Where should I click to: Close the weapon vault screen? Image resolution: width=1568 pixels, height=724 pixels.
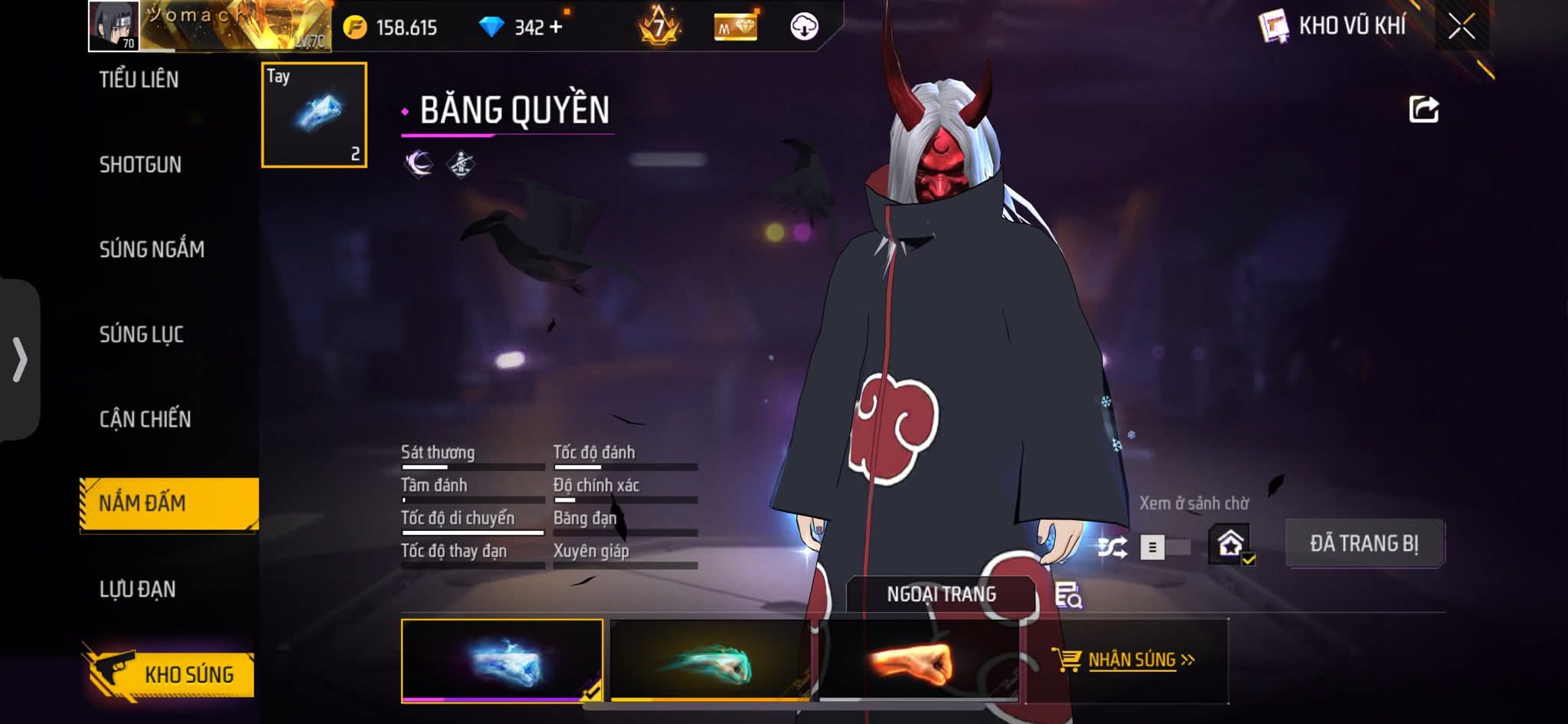(x=1461, y=27)
